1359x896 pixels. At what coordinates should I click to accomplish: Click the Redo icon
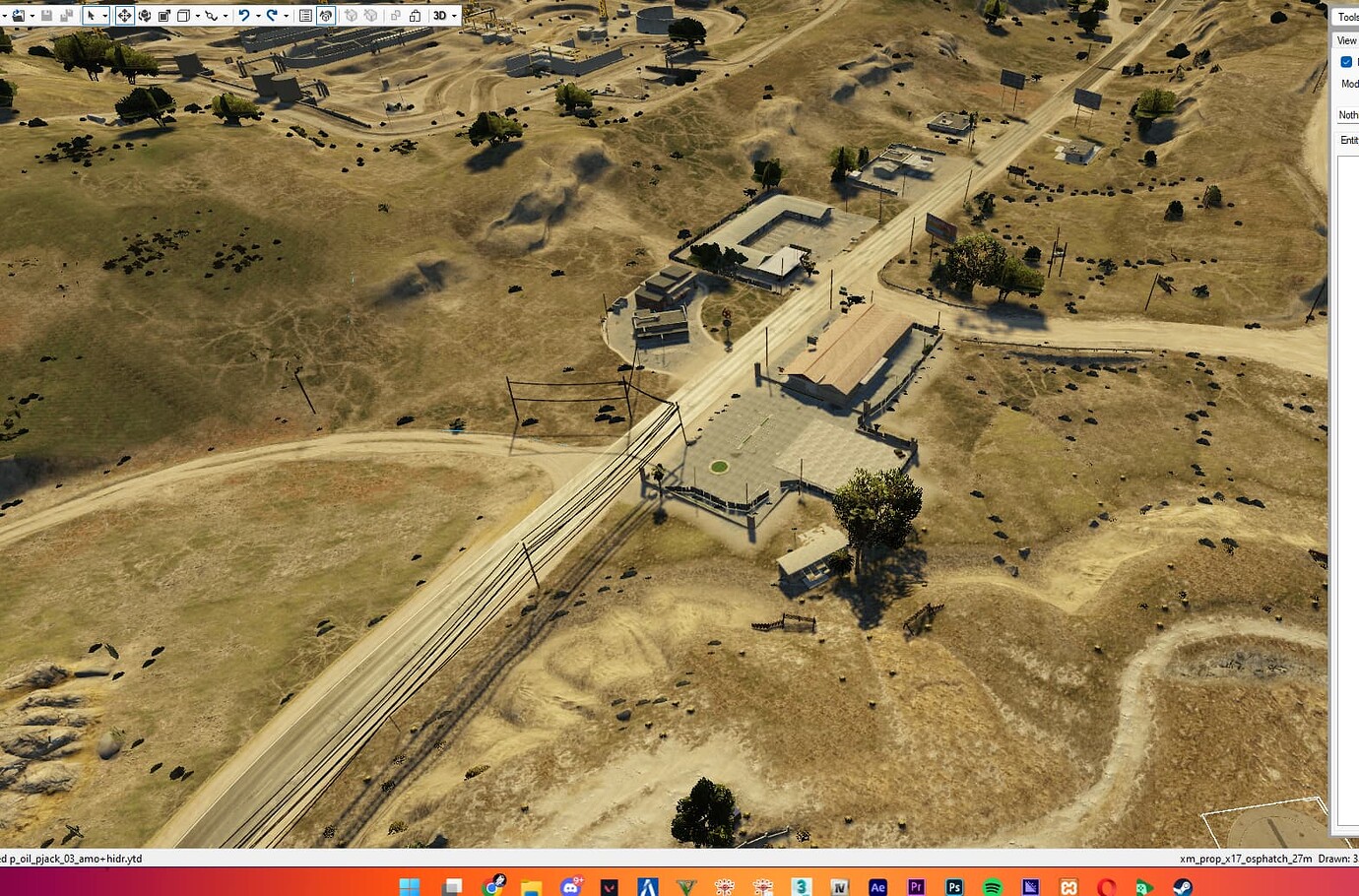(273, 15)
